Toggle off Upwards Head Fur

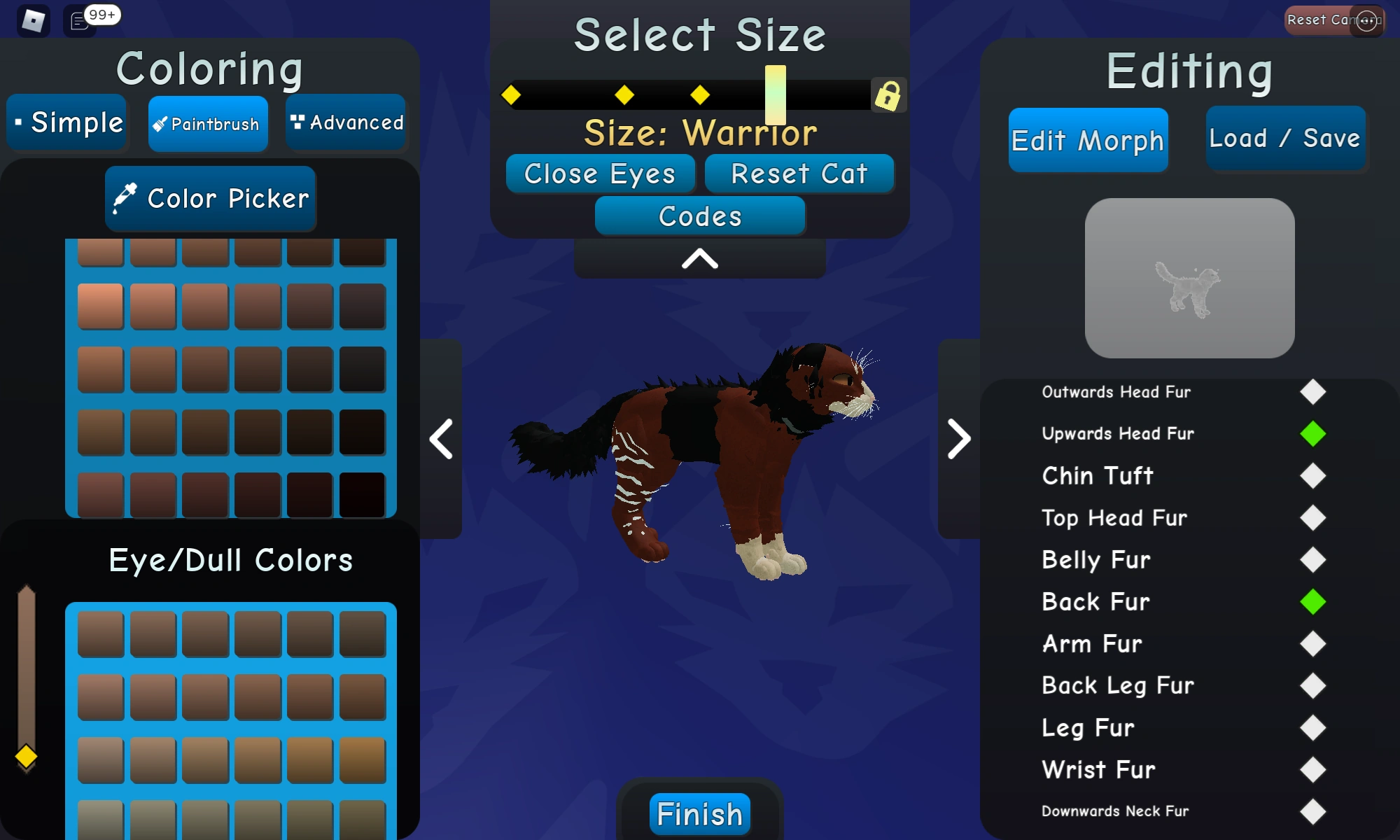click(x=1312, y=434)
